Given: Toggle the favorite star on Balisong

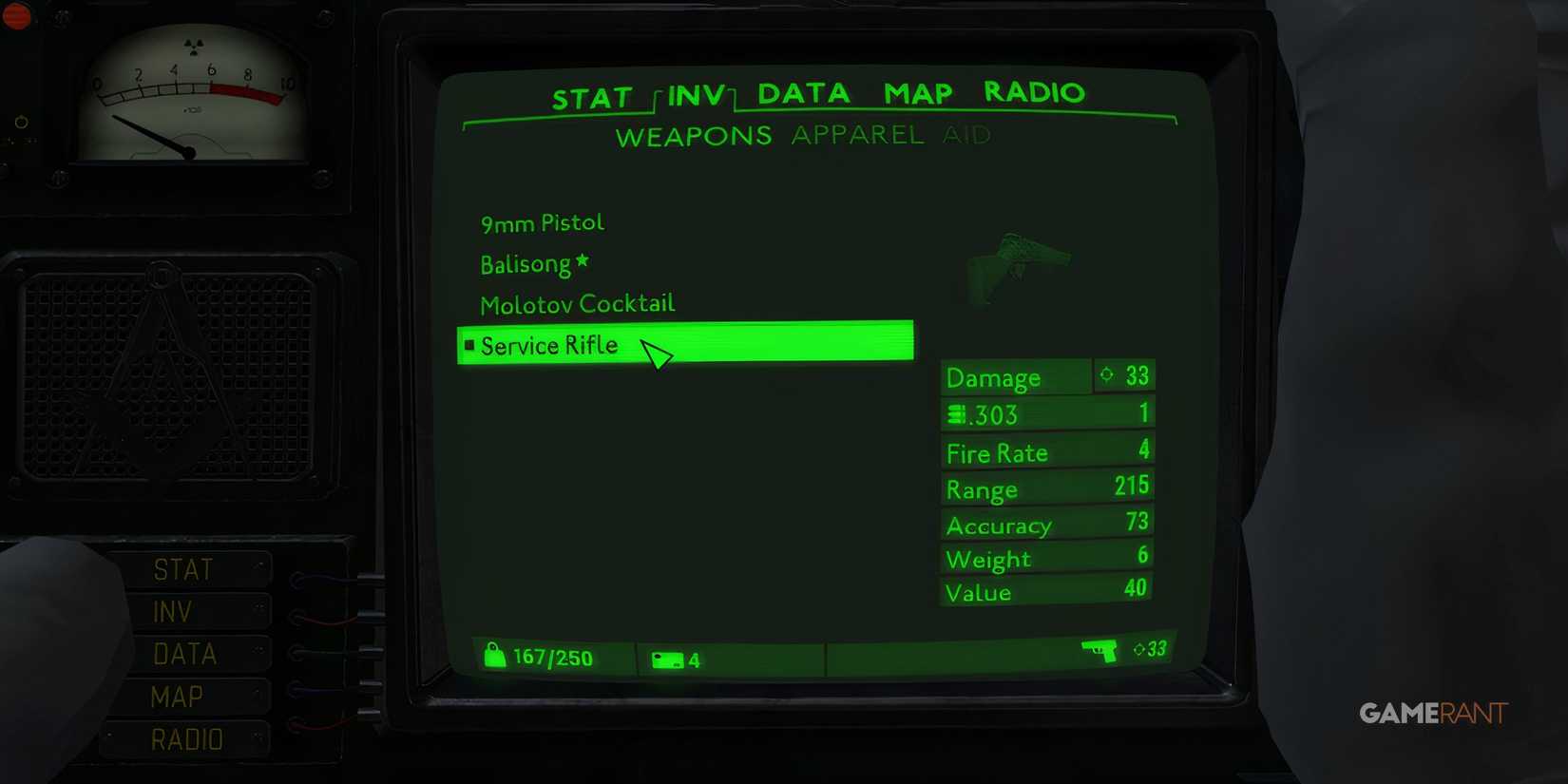Looking at the screenshot, I should click(x=583, y=258).
